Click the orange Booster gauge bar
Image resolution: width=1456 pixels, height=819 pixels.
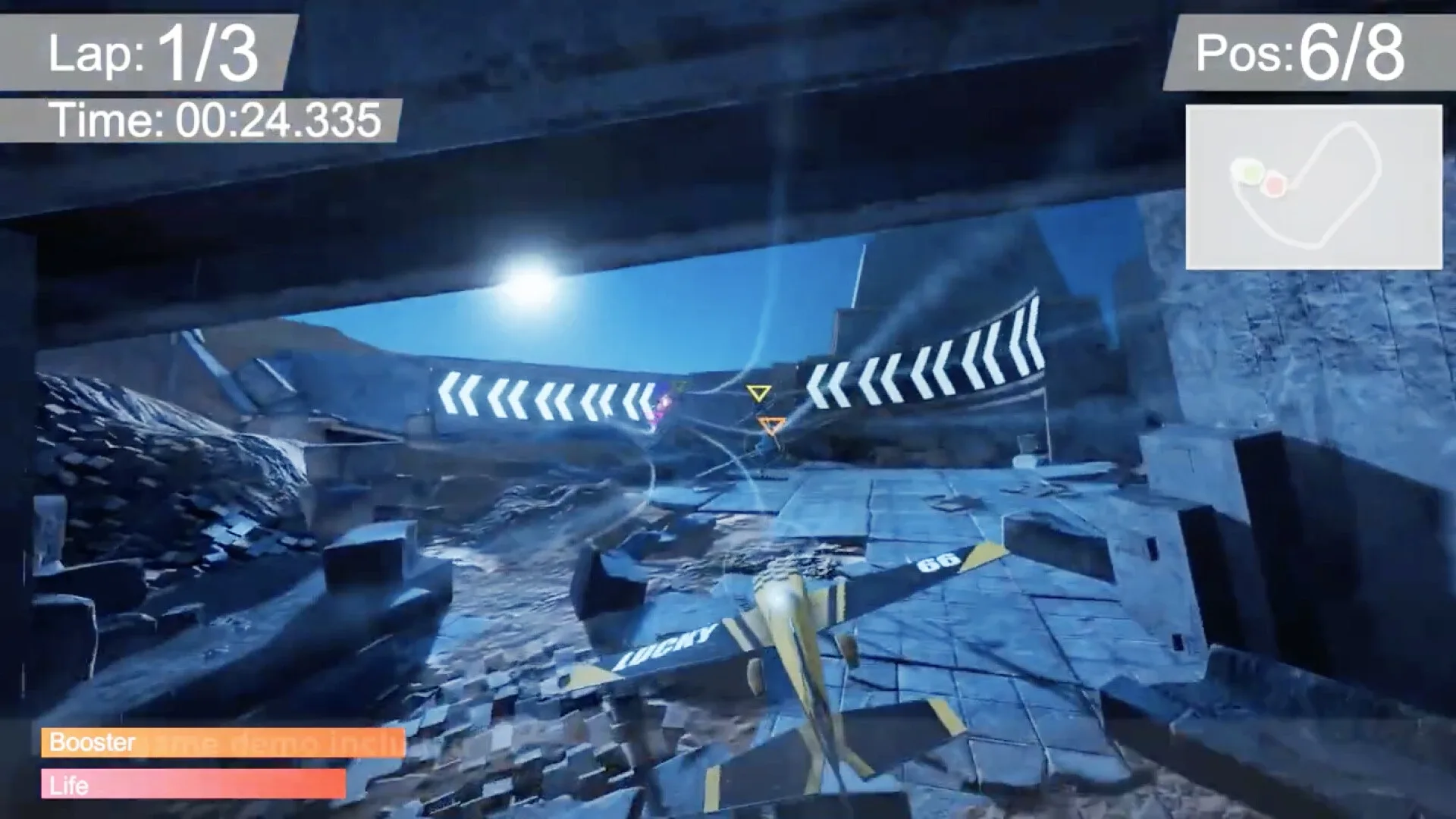[x=224, y=744]
